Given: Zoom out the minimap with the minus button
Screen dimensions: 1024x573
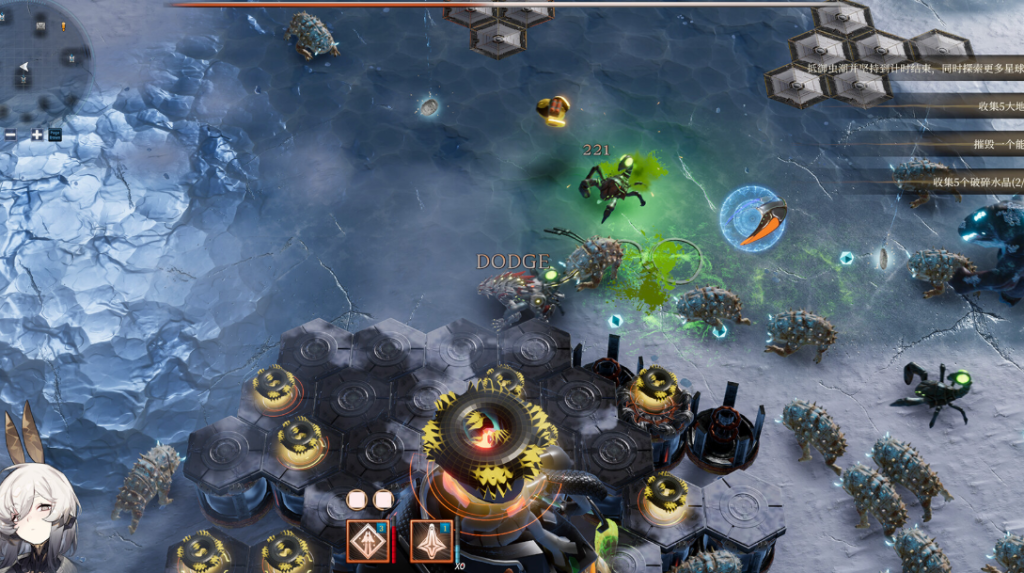Looking at the screenshot, I should [x=11, y=134].
